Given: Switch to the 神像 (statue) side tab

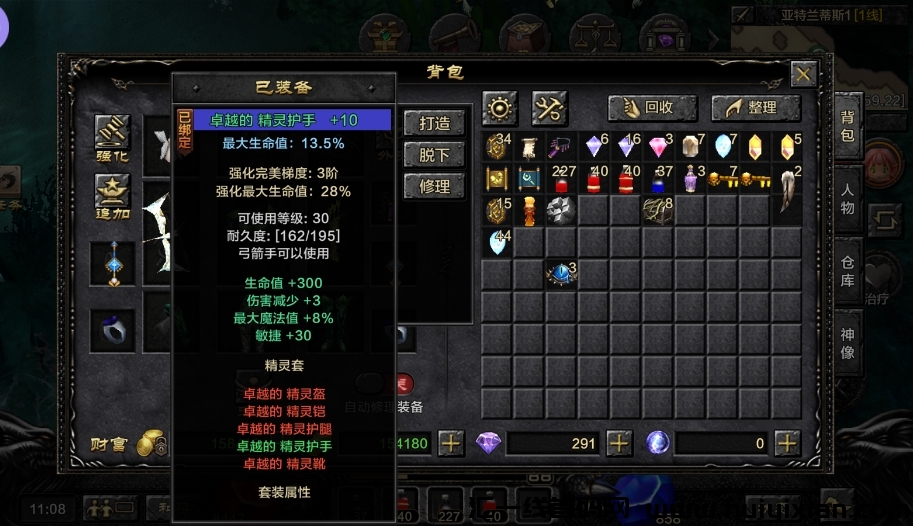Looking at the screenshot, I should [847, 341].
